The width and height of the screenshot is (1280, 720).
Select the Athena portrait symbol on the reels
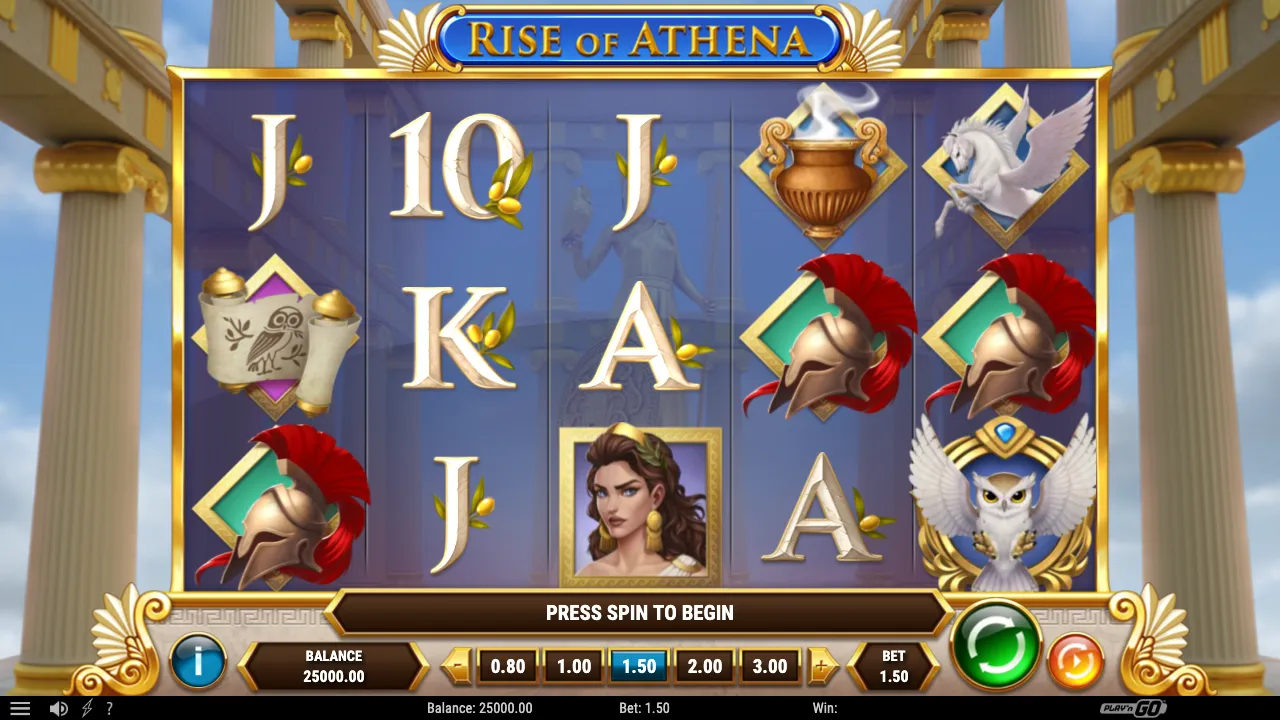639,505
